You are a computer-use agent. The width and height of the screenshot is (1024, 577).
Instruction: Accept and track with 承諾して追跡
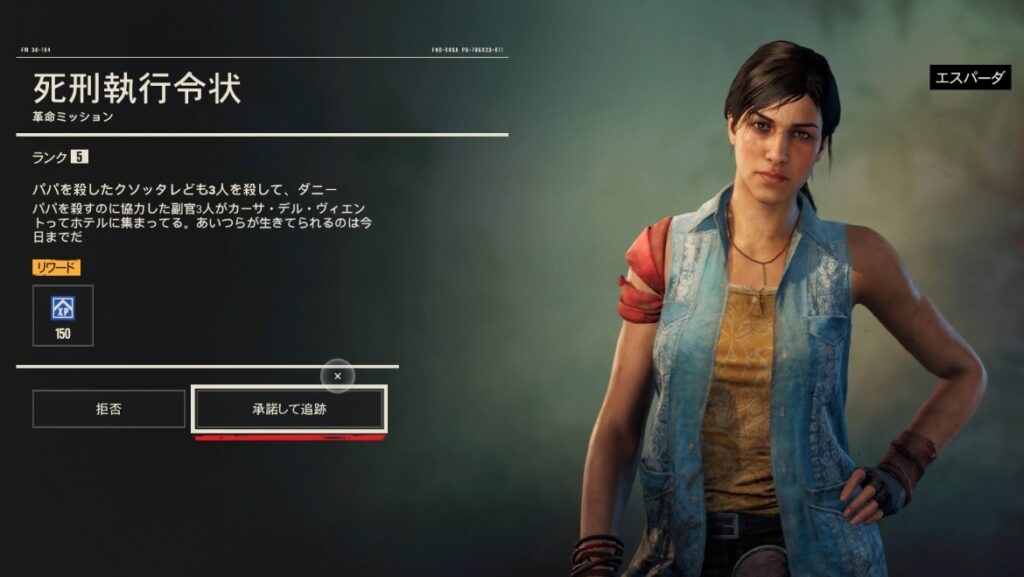click(x=289, y=409)
